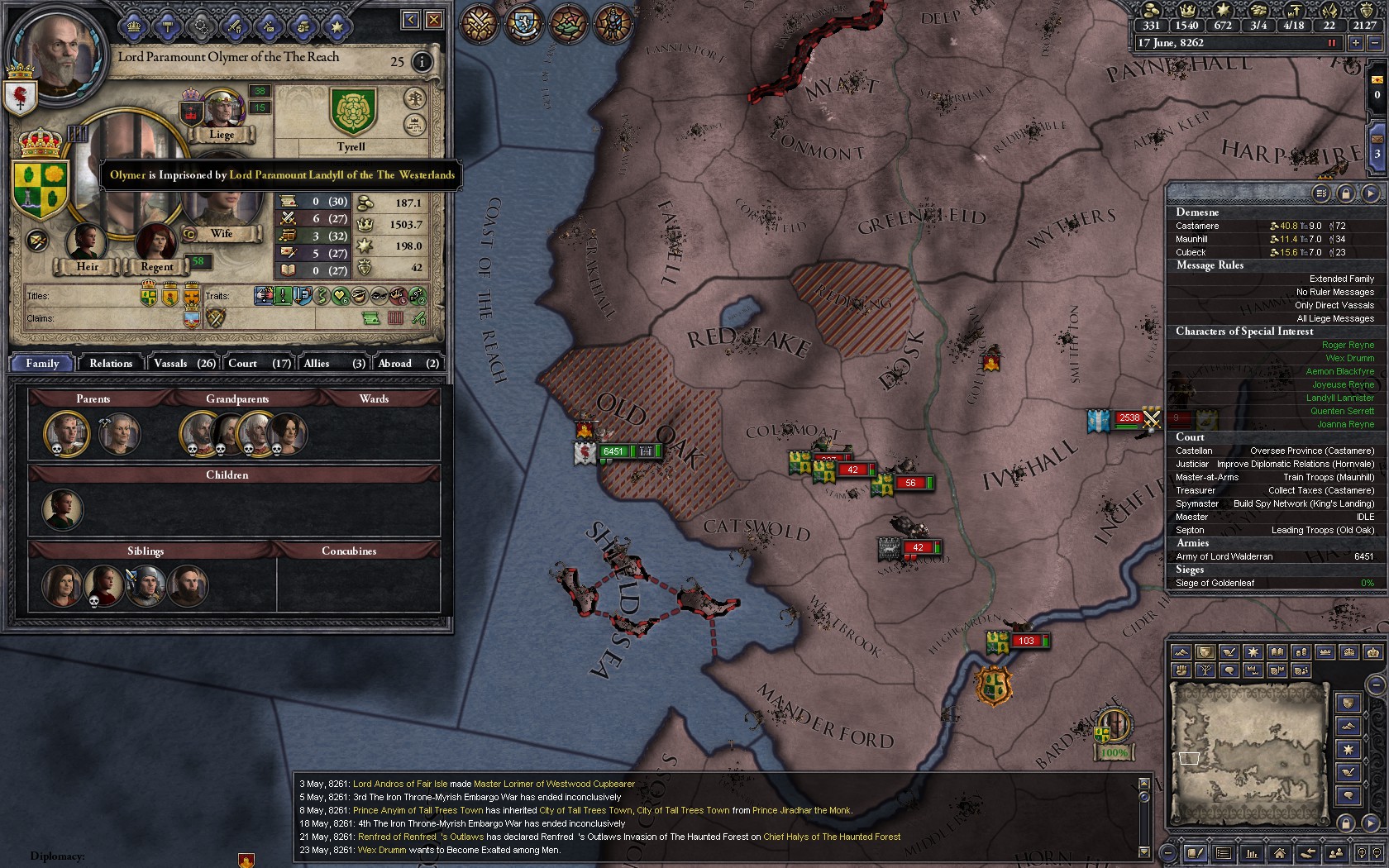
Task: View the Regent's portrait
Action: (156, 244)
